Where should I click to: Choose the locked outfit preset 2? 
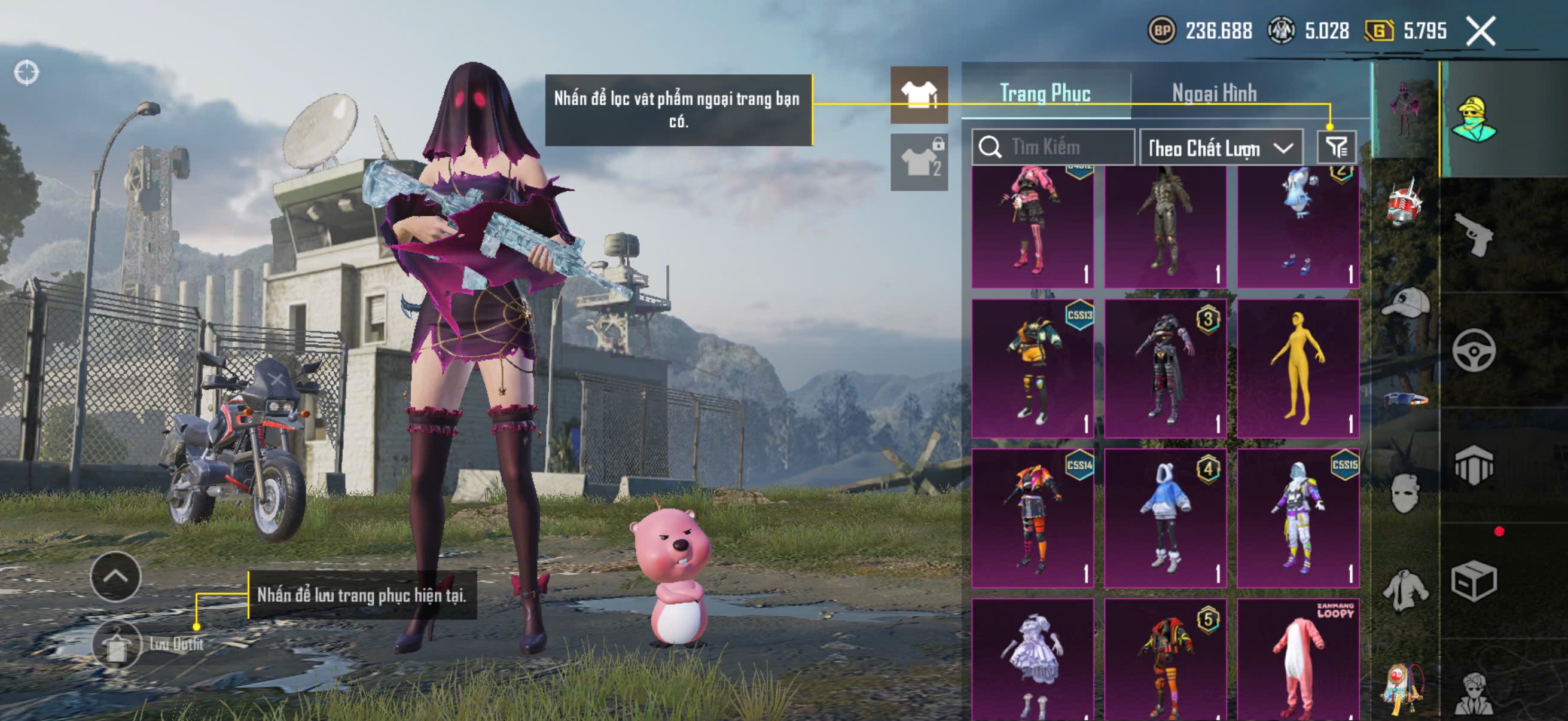pos(919,163)
